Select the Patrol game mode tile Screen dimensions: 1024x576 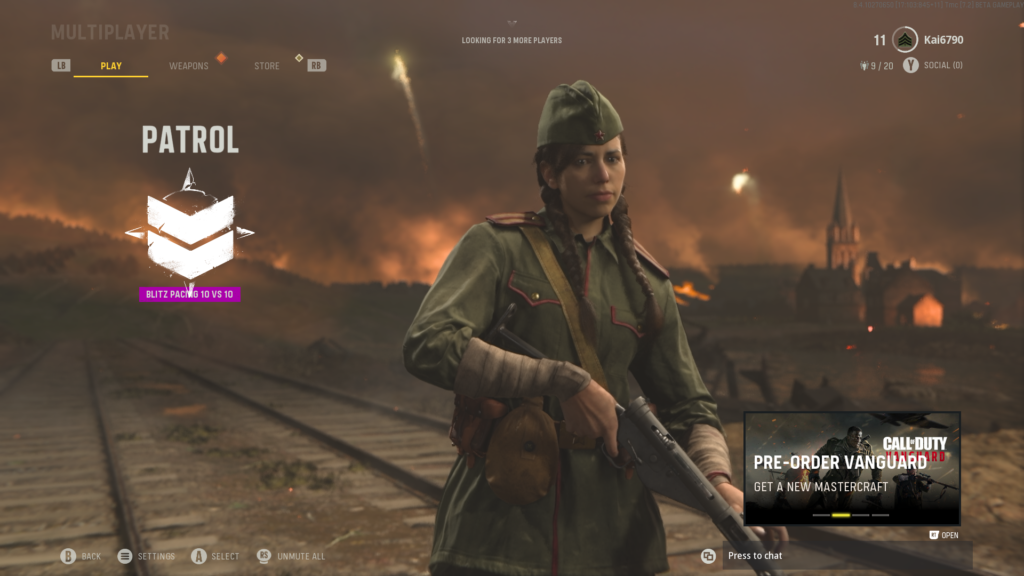189,223
